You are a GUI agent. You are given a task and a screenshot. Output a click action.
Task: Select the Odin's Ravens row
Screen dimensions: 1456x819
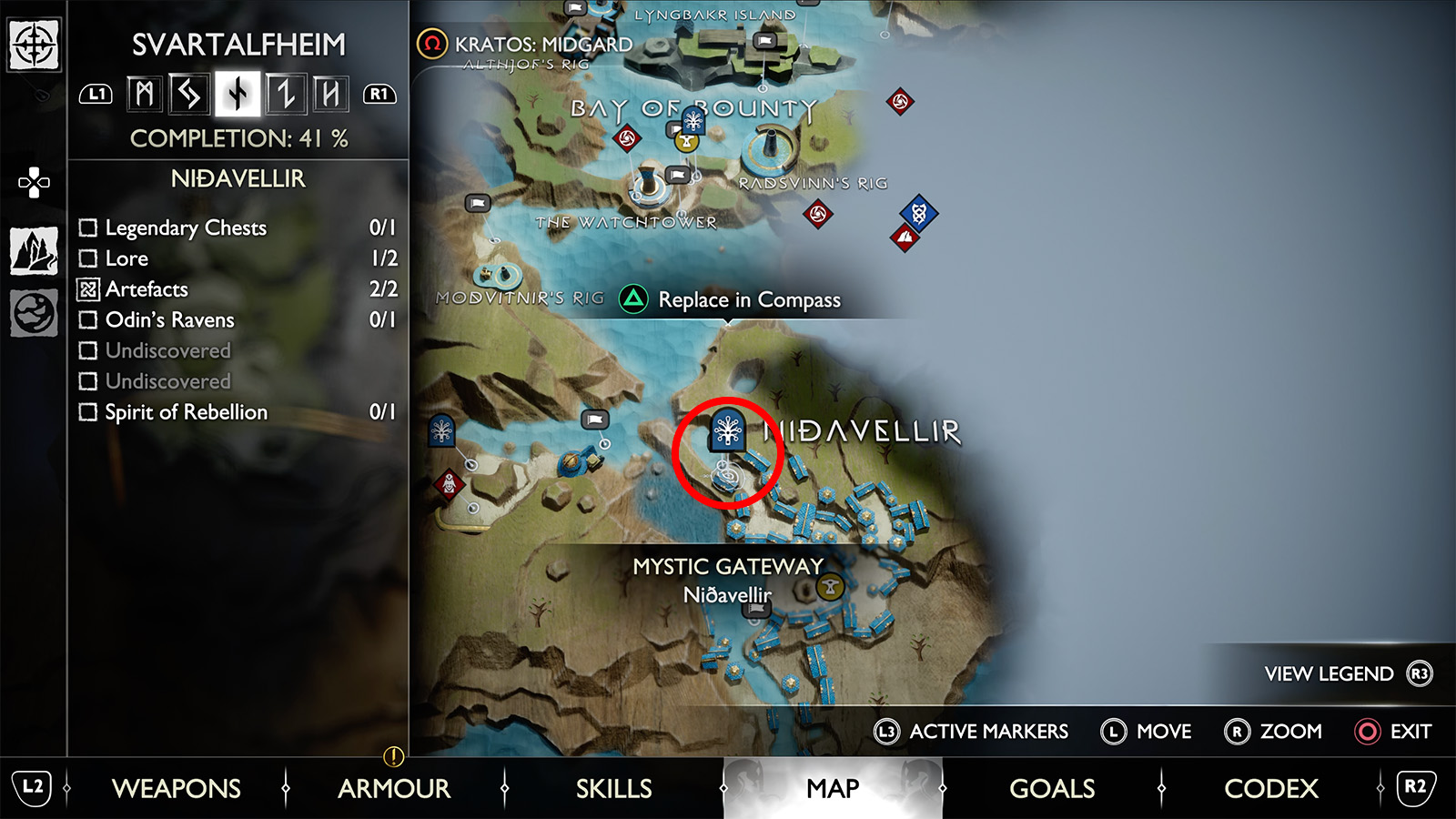tap(237, 320)
